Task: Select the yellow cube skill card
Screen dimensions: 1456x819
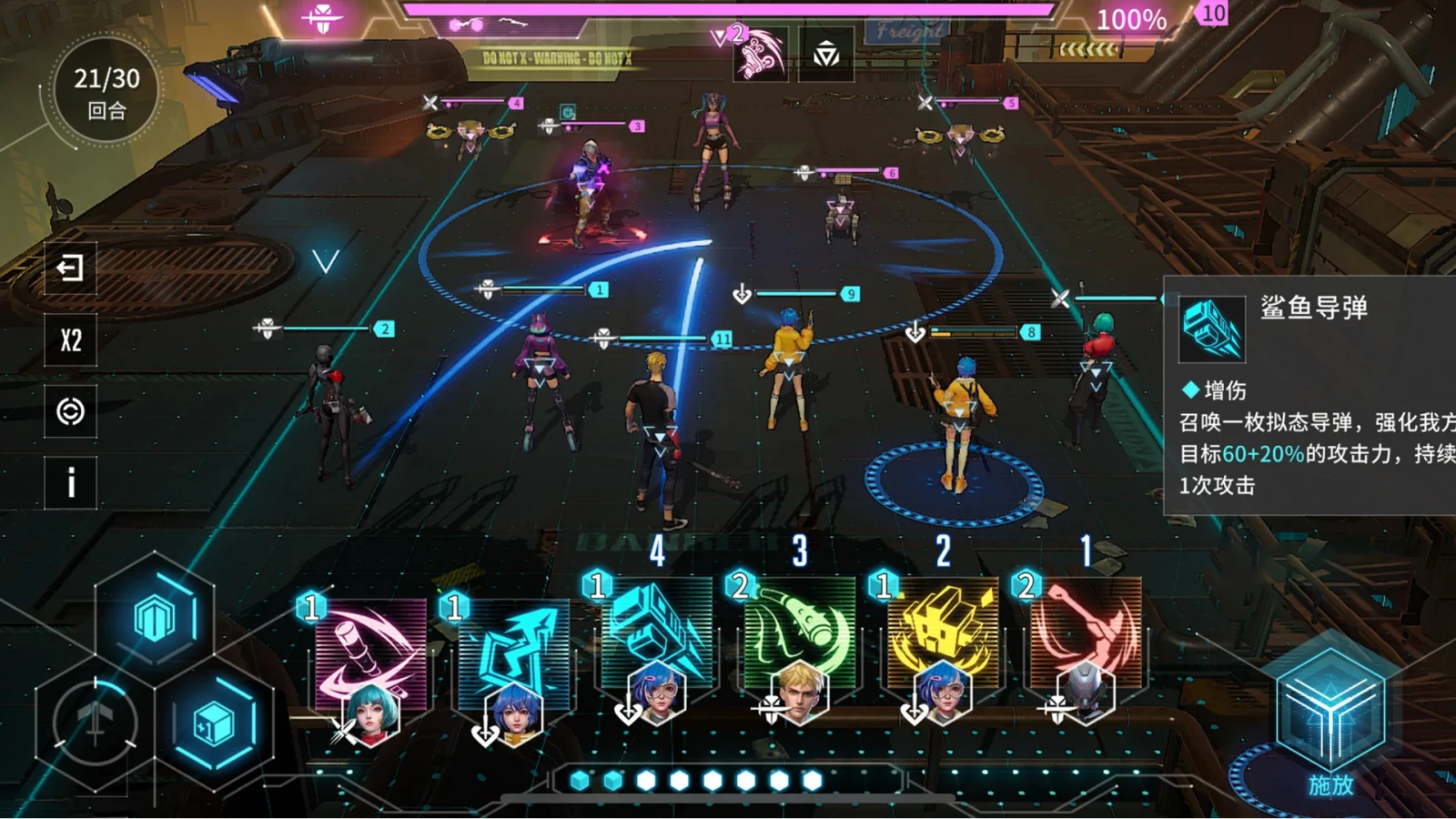Action: coord(943,637)
